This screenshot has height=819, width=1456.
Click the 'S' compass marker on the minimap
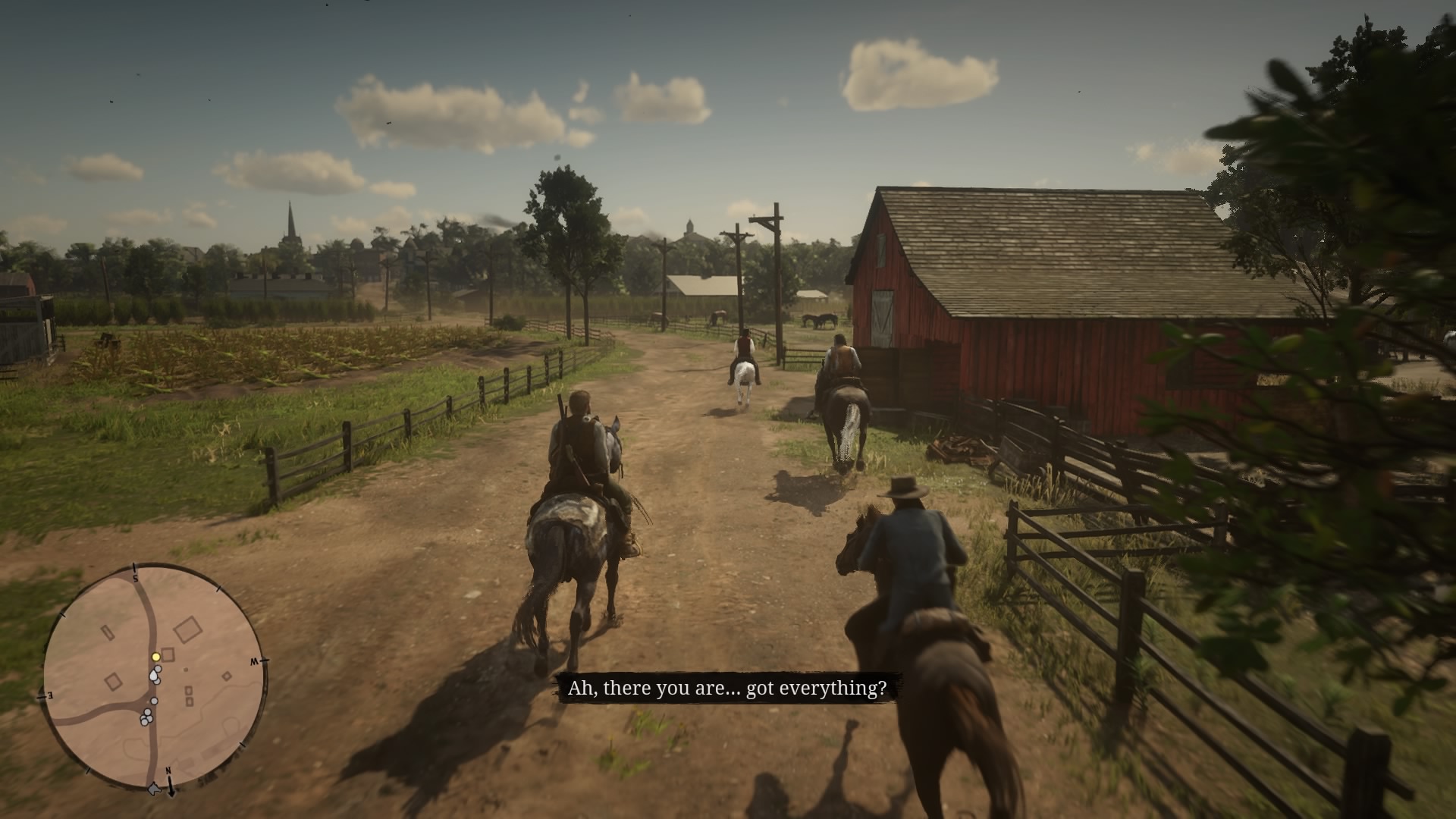(x=136, y=578)
